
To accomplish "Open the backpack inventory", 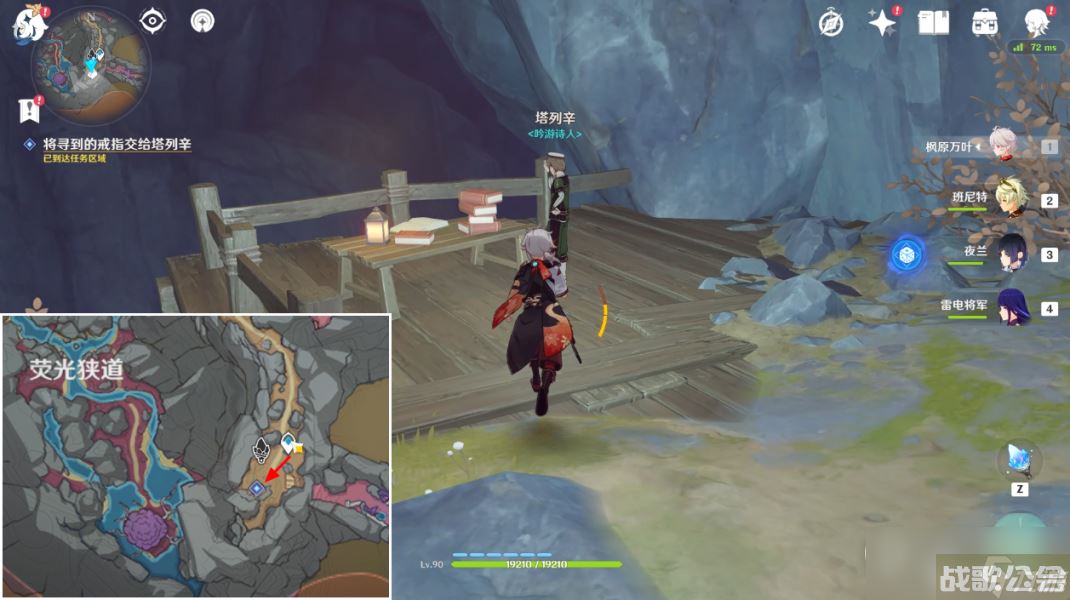I will pyautogui.click(x=984, y=23).
